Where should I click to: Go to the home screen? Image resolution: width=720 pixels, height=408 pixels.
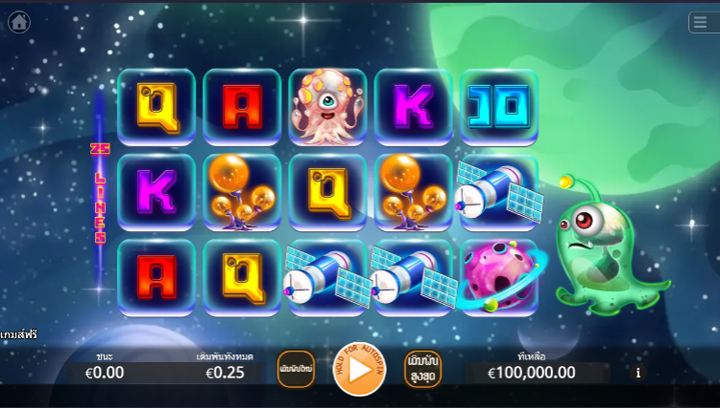click(19, 22)
